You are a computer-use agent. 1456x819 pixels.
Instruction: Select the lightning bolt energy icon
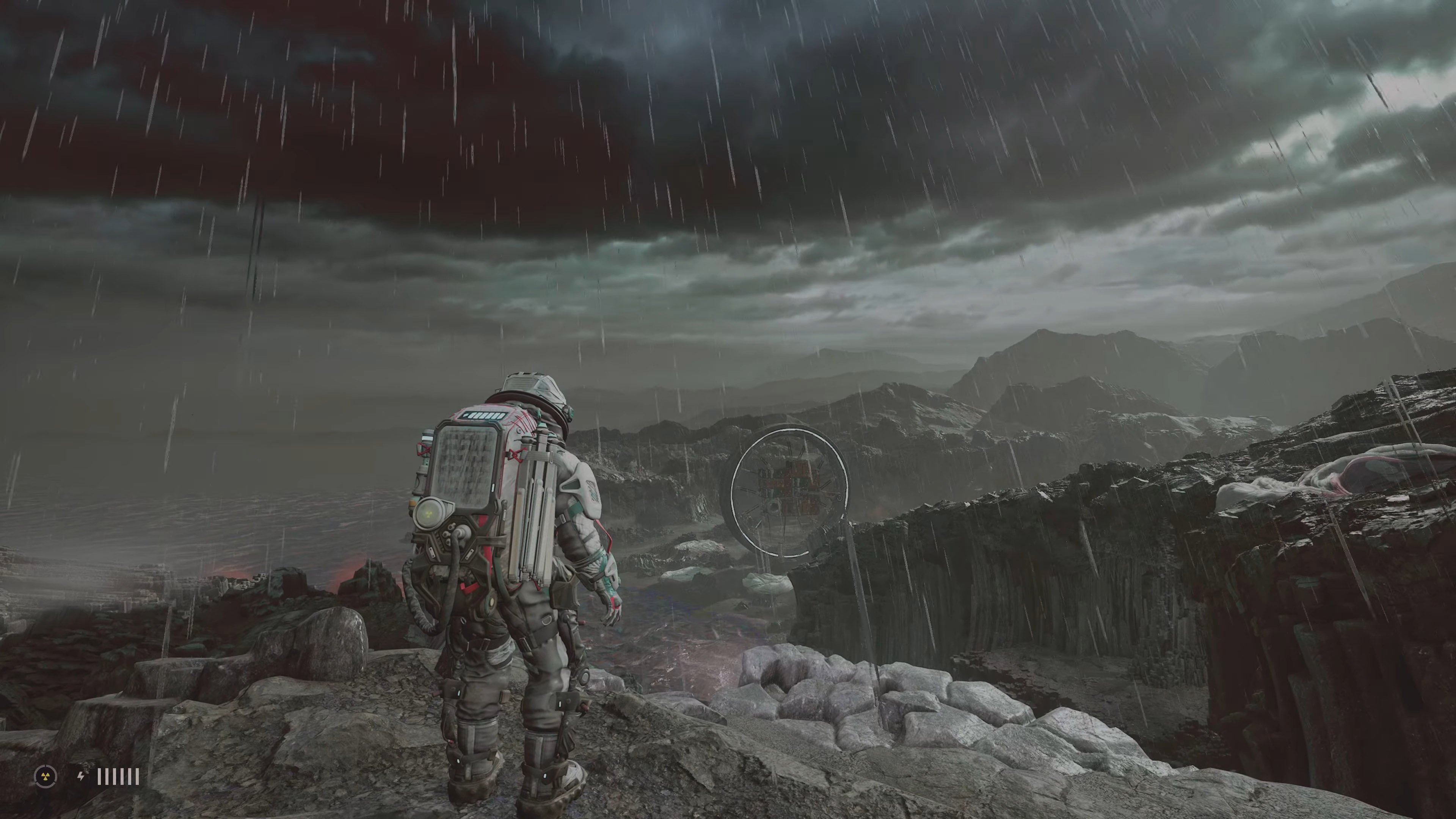tap(81, 777)
